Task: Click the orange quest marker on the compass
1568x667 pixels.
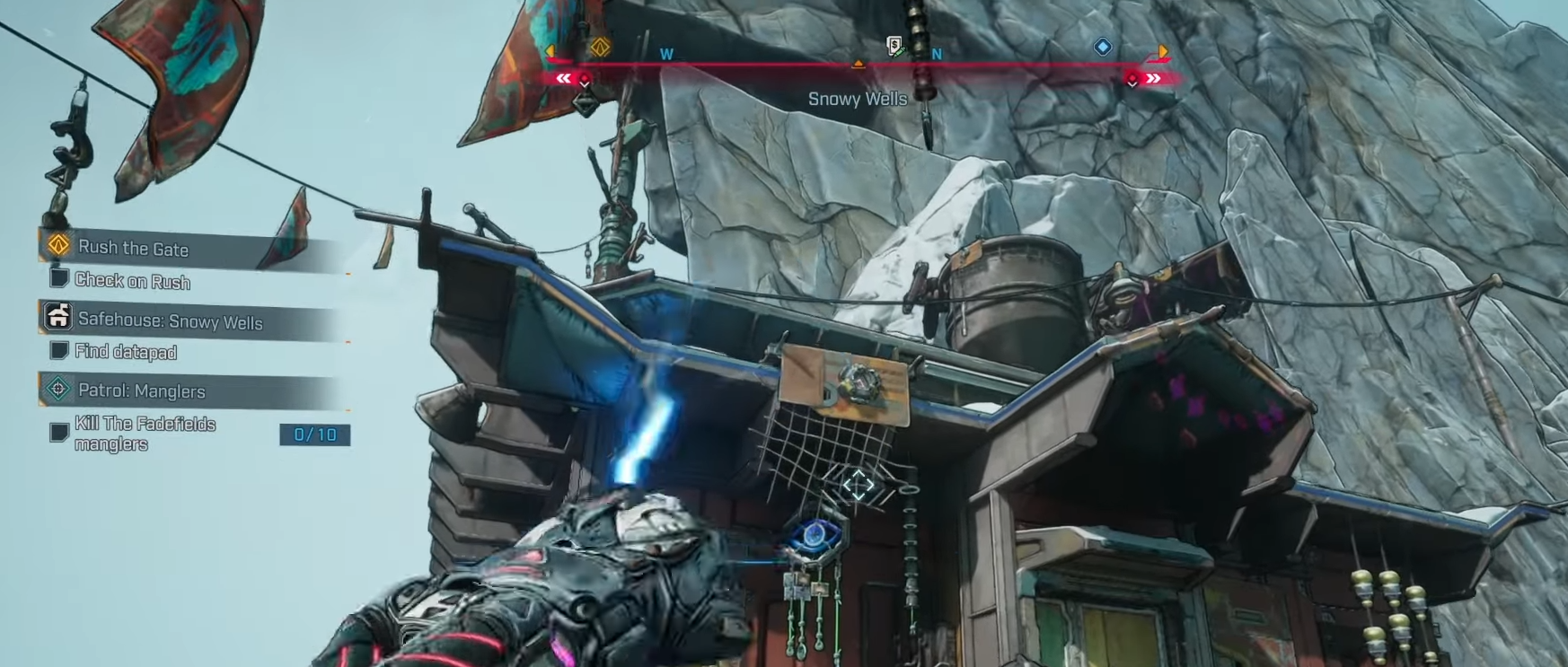Action: pyautogui.click(x=600, y=47)
